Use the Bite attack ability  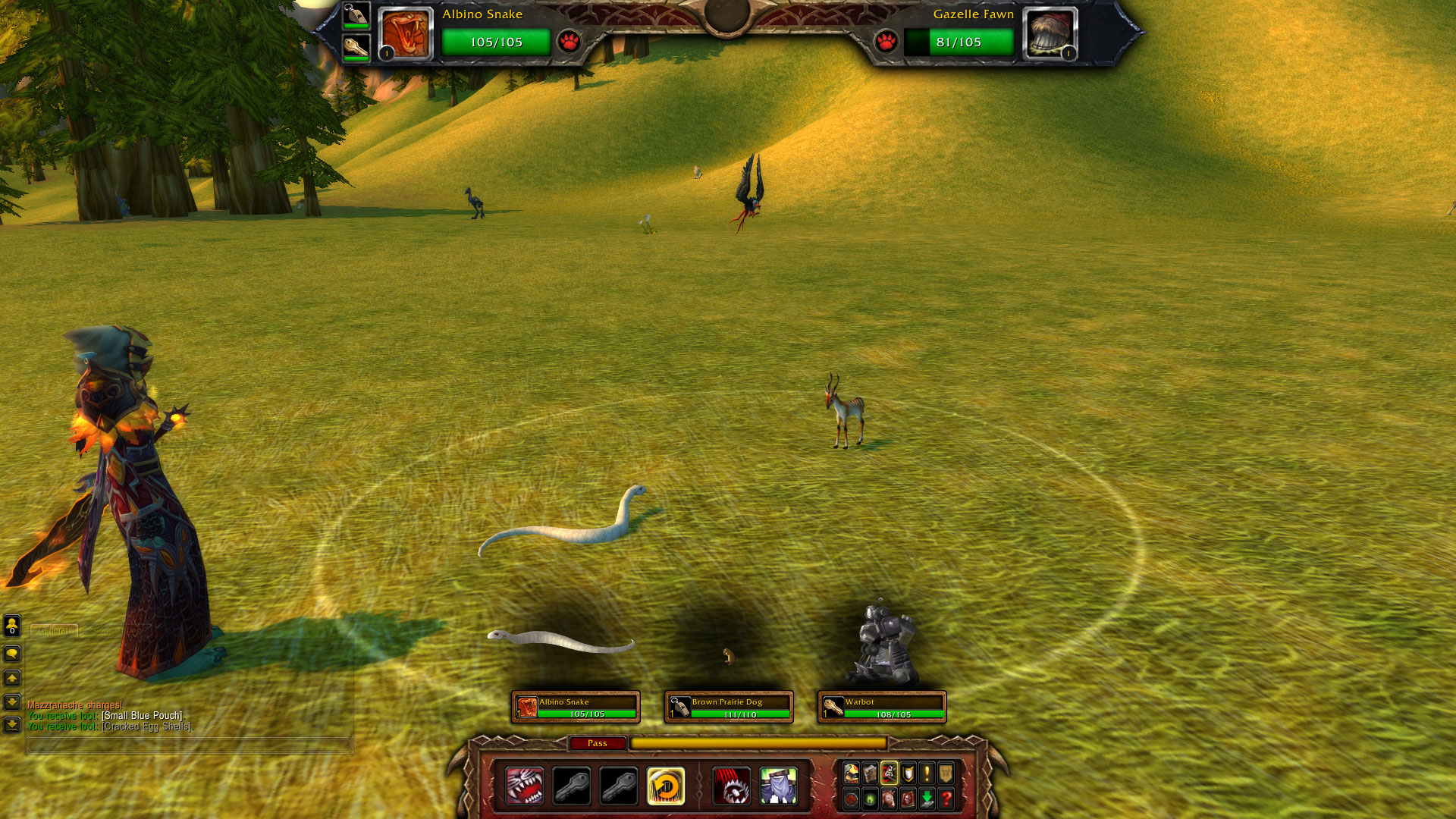point(525,786)
